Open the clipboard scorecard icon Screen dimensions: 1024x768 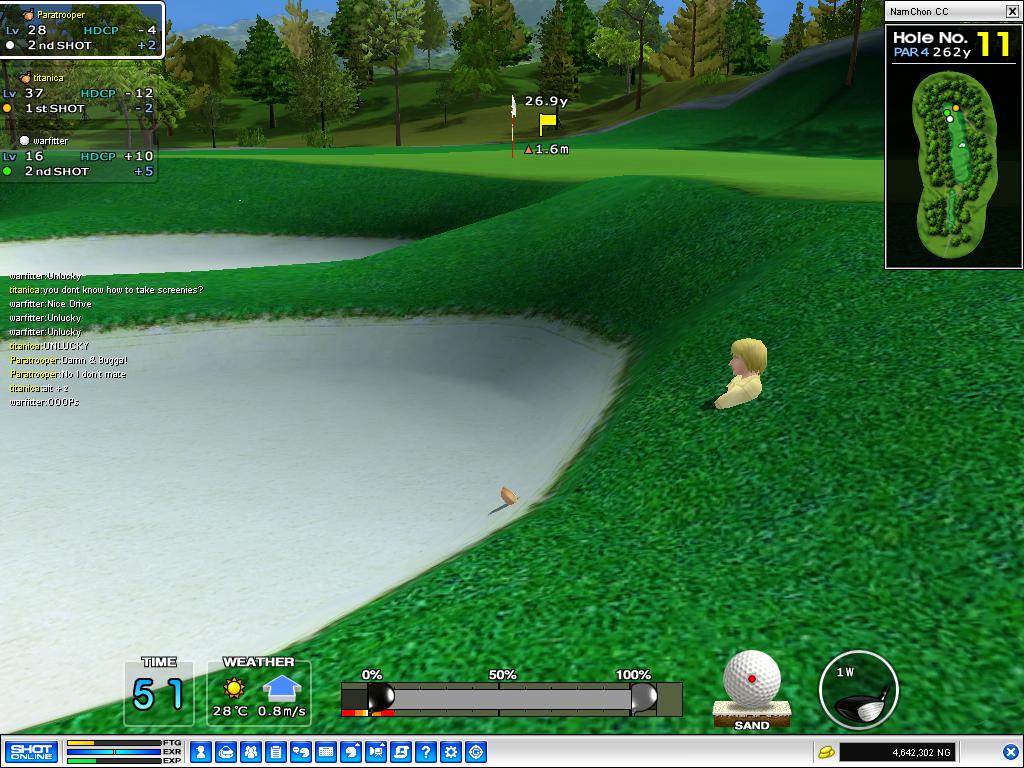point(276,752)
